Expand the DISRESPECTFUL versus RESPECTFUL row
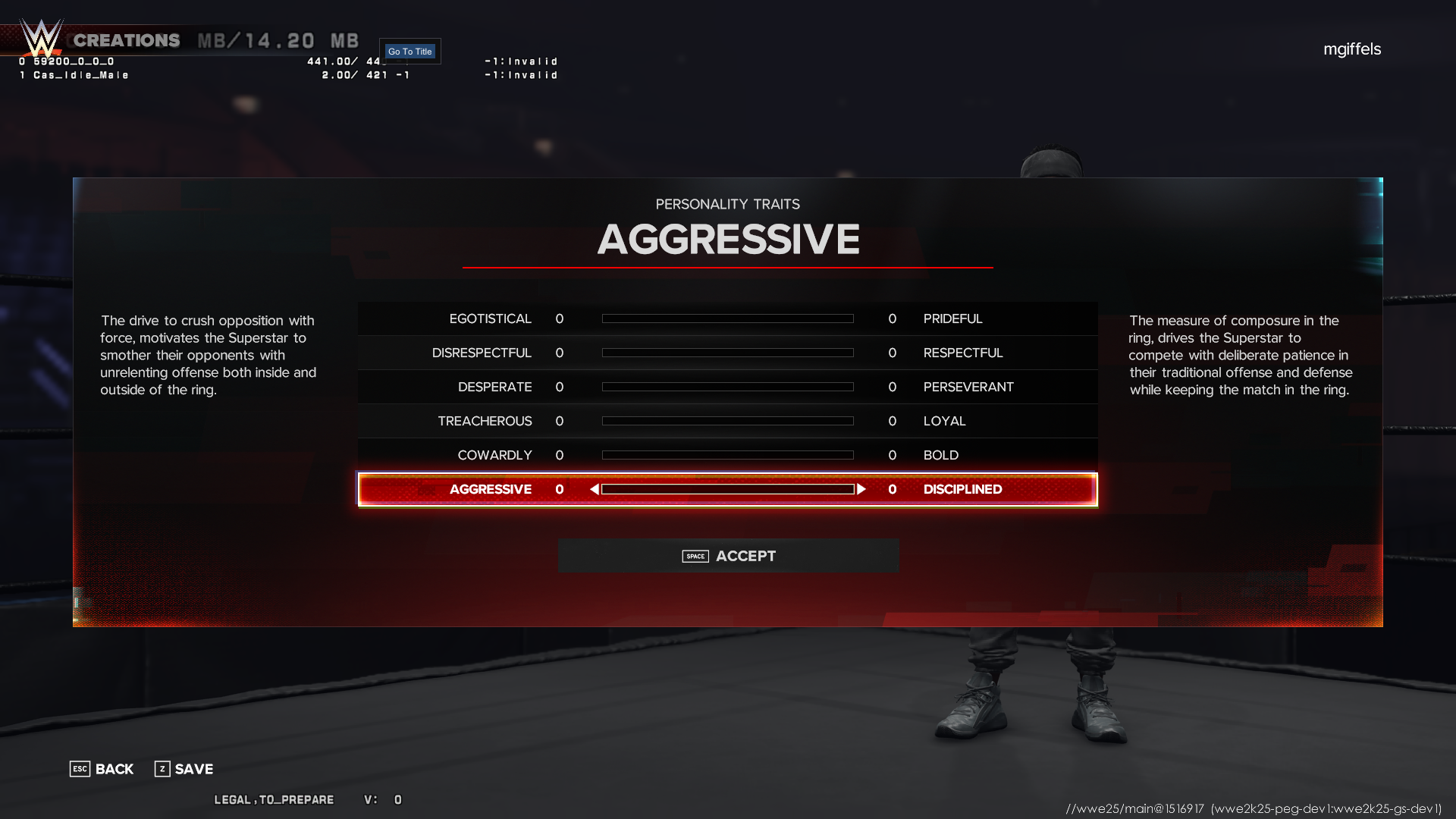The image size is (1456, 819). pos(728,353)
